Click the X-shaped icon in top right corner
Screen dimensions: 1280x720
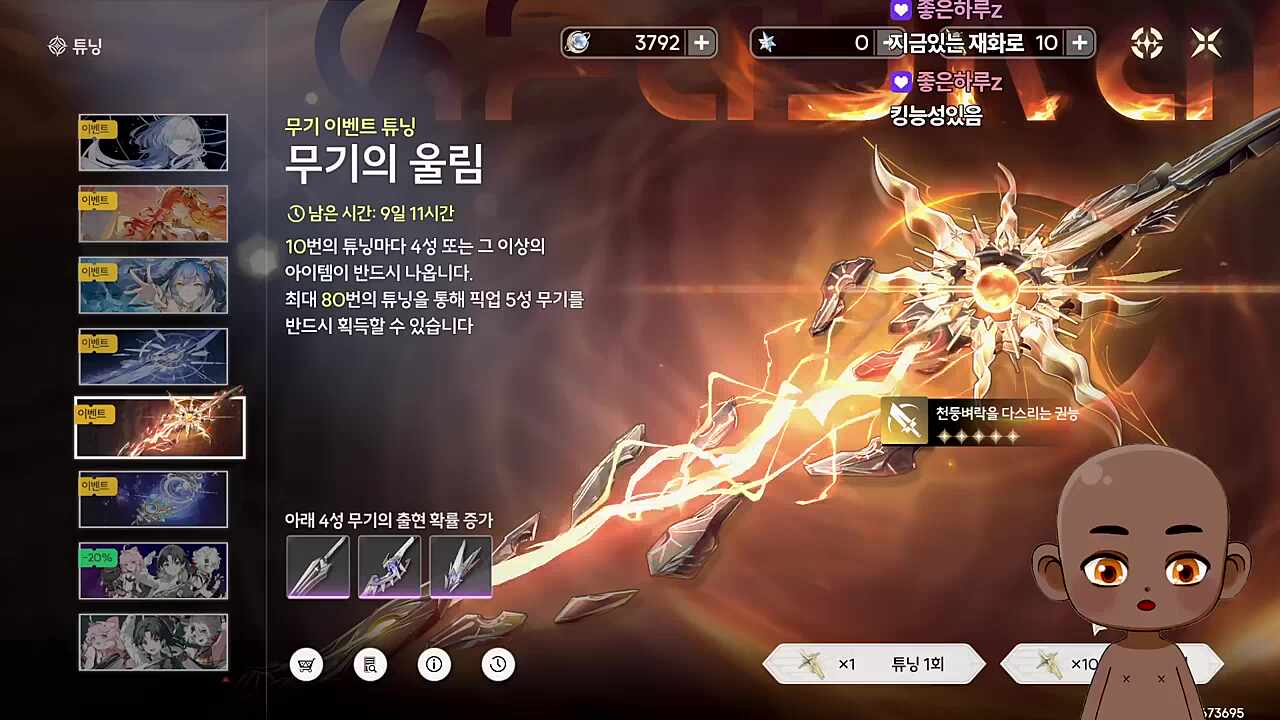point(1206,42)
